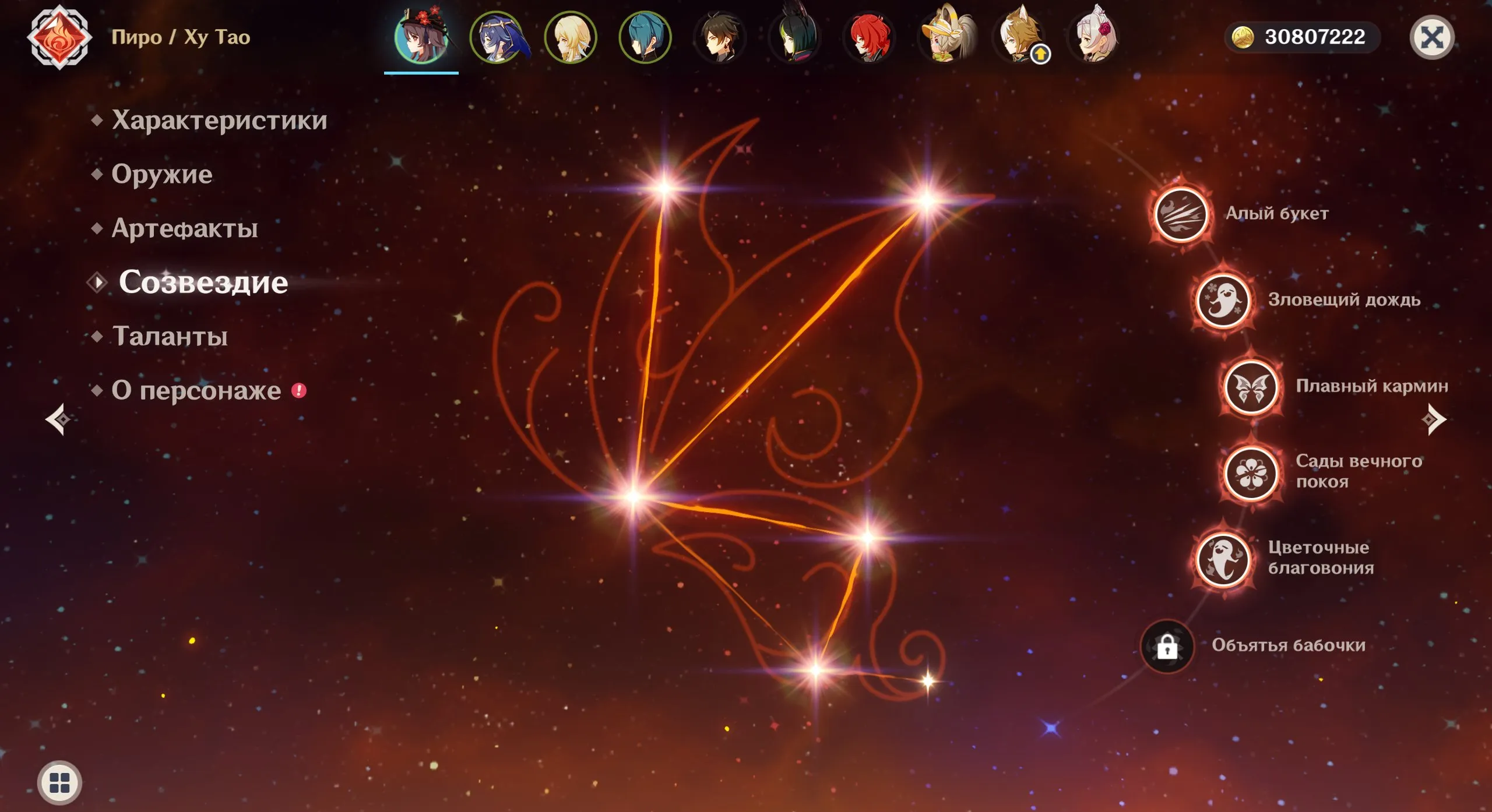Switch to the previous character with left arrow
Screen dimensions: 1492x812
coord(58,419)
